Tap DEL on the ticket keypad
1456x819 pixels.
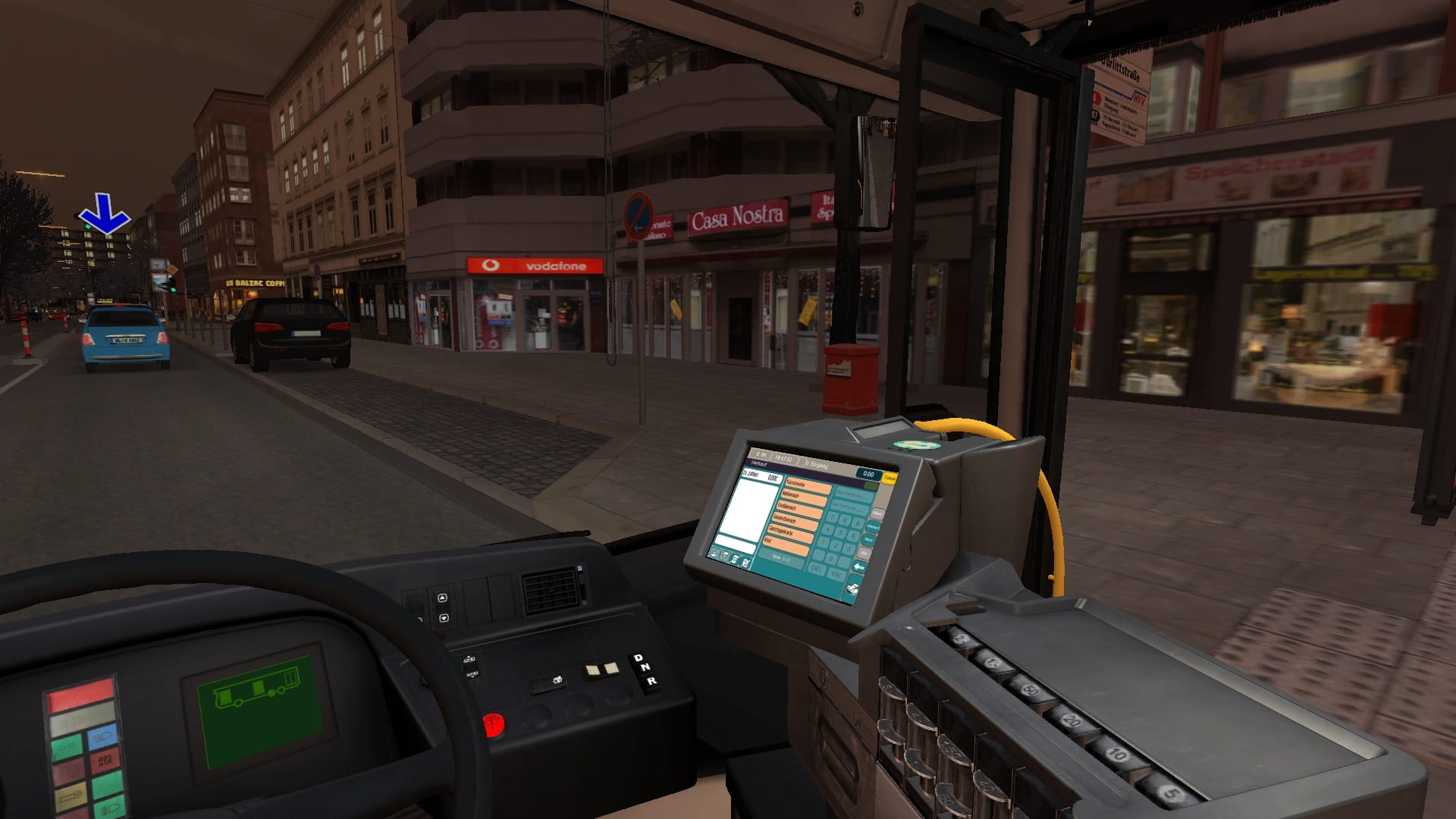point(816,569)
